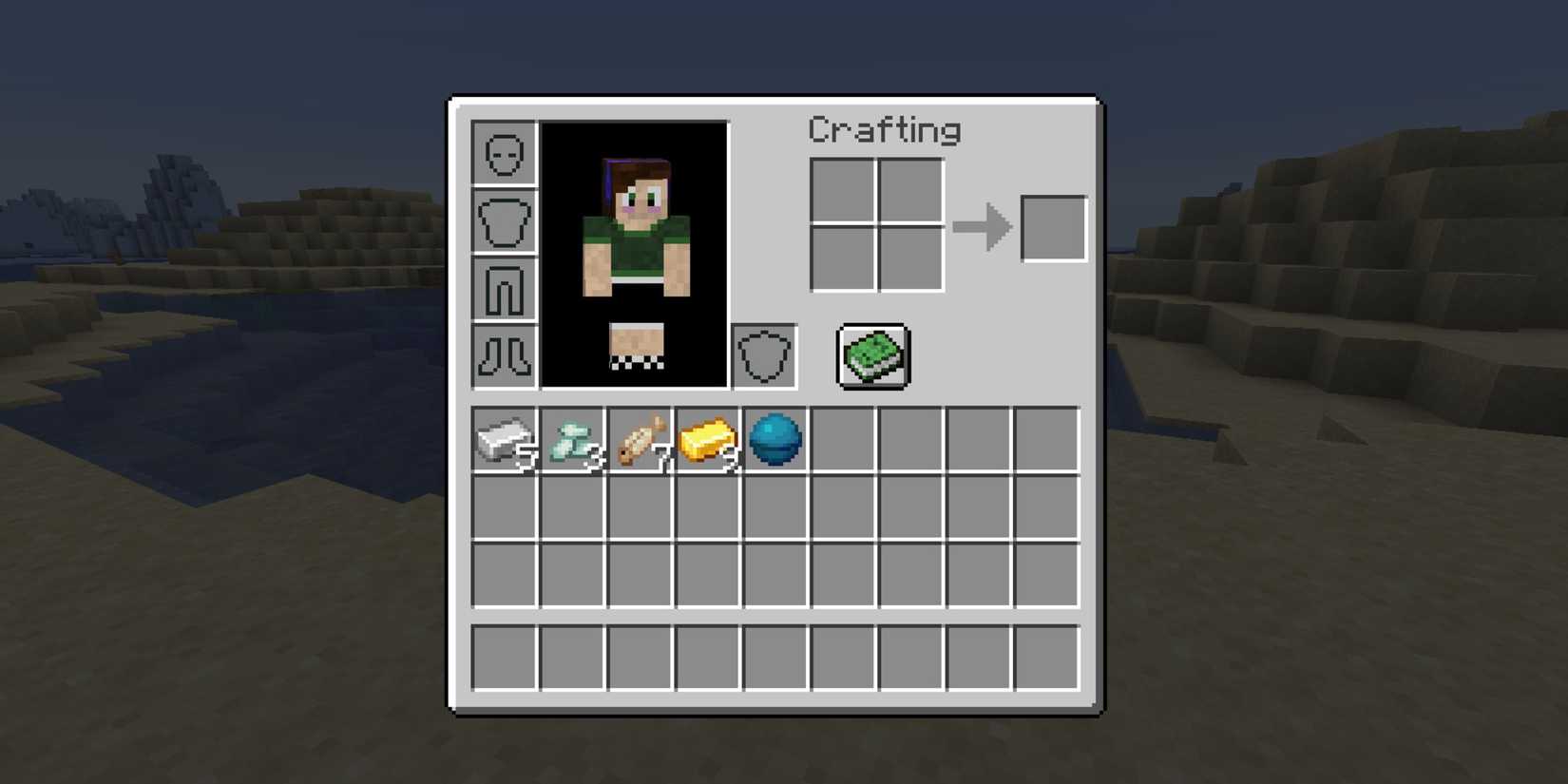Open the green recipe book
1568x784 pixels.
pos(871,356)
